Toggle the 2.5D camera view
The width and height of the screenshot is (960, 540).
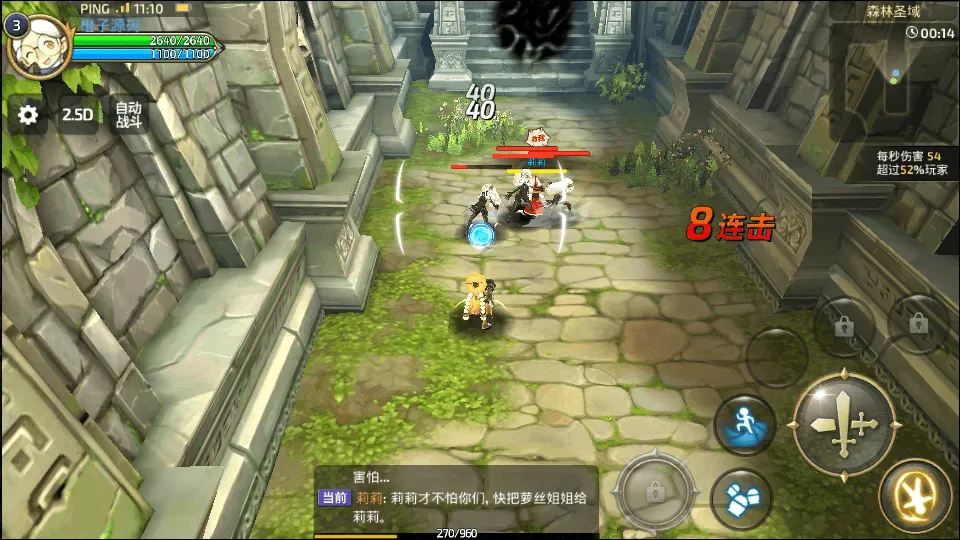(x=78, y=115)
